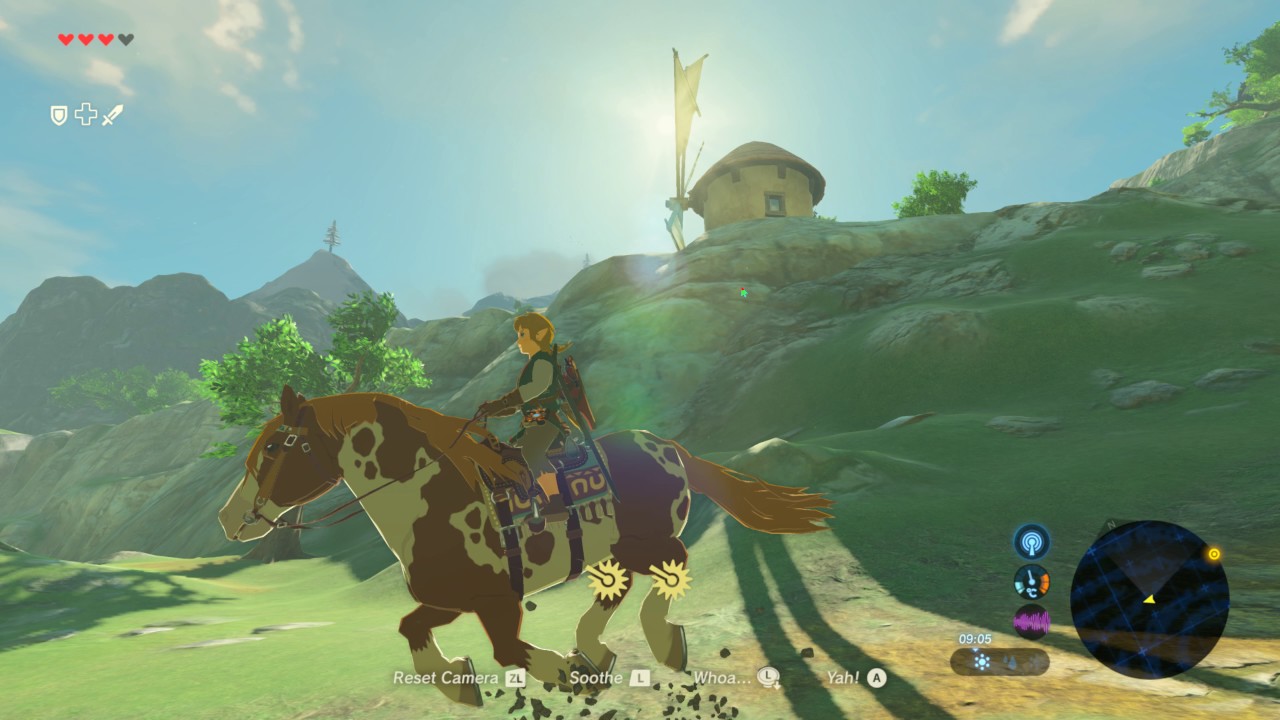Click the d-pad cross icon between shield and sword
Image resolution: width=1280 pixels, height=720 pixels.
(86, 115)
